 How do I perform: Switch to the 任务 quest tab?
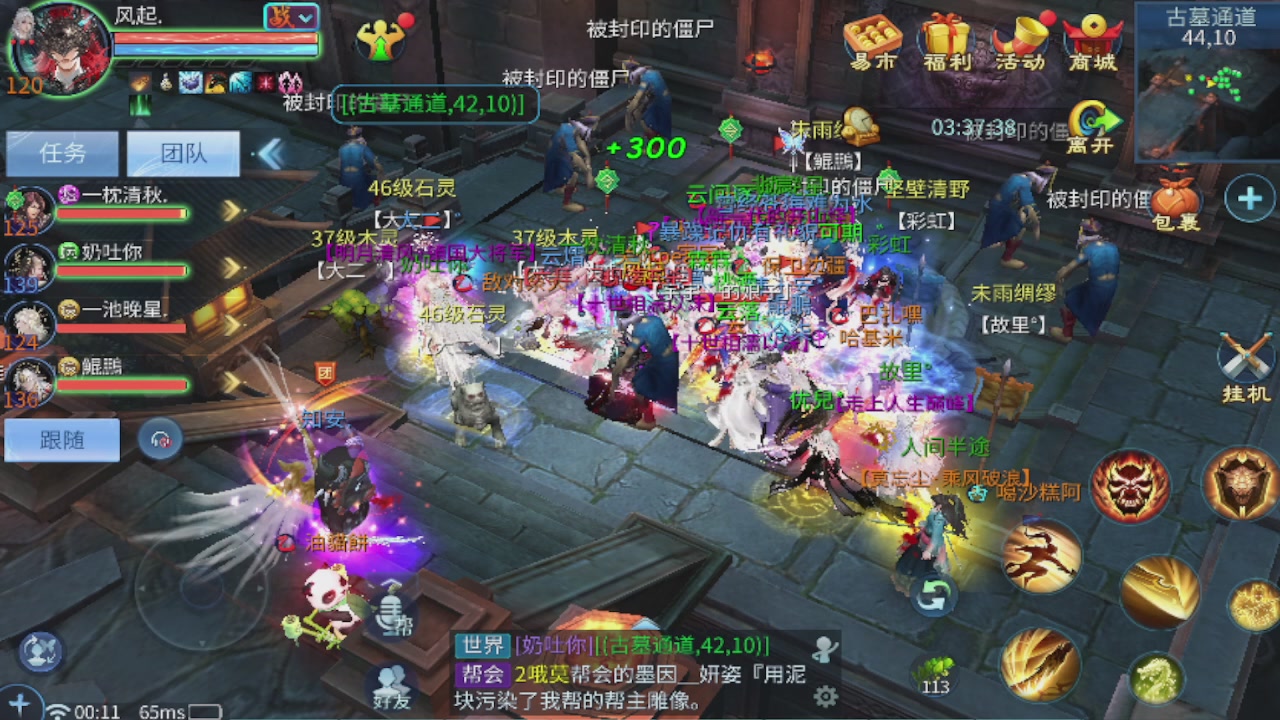click(x=60, y=152)
